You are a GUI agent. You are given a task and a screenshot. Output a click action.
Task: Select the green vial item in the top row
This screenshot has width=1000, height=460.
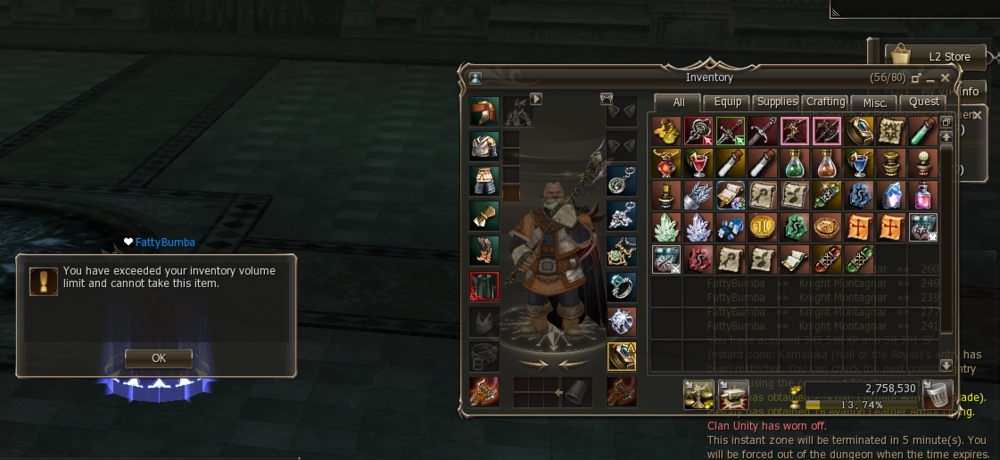tap(923, 131)
